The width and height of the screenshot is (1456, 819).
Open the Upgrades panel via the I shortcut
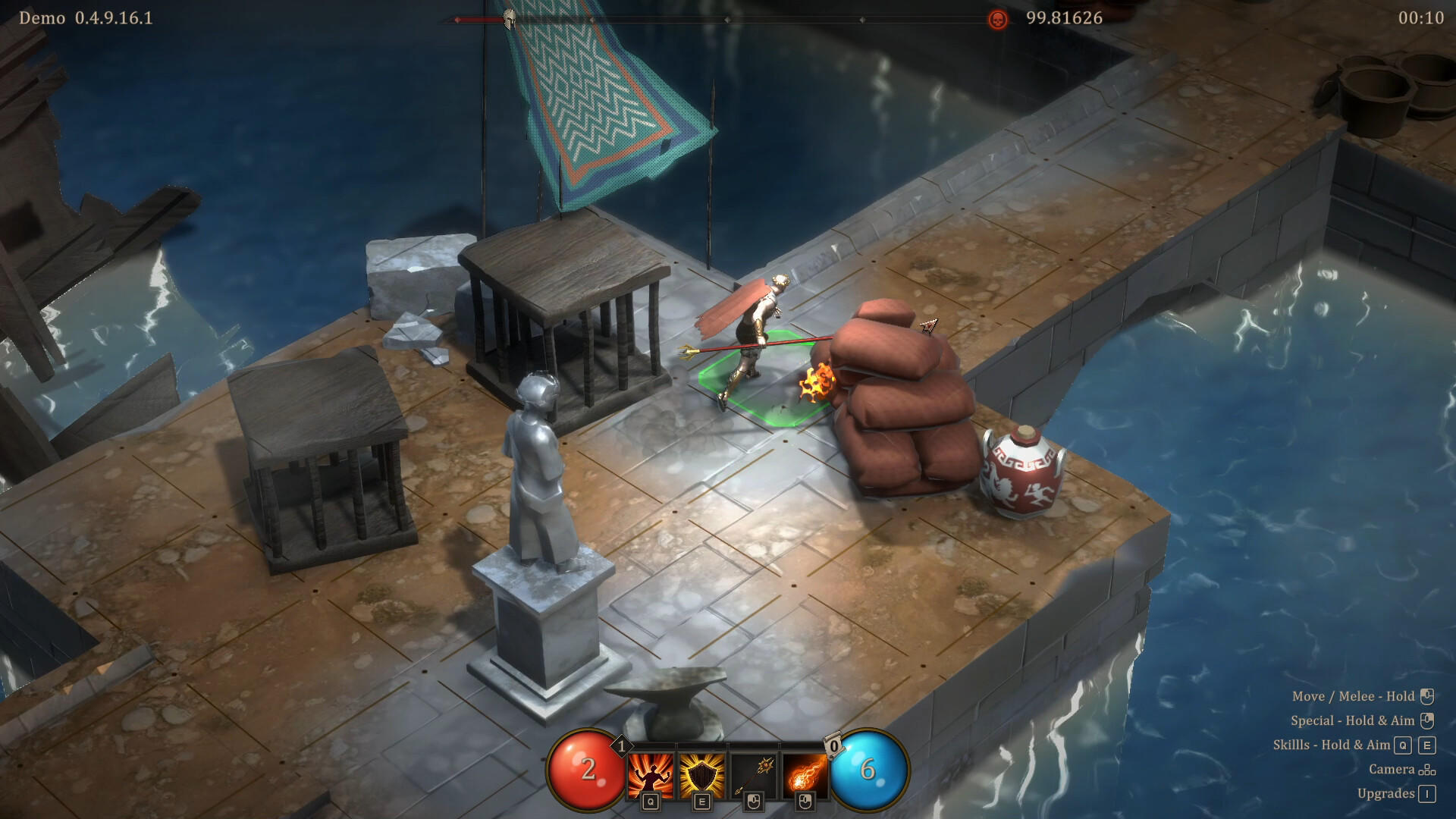[x=1427, y=794]
